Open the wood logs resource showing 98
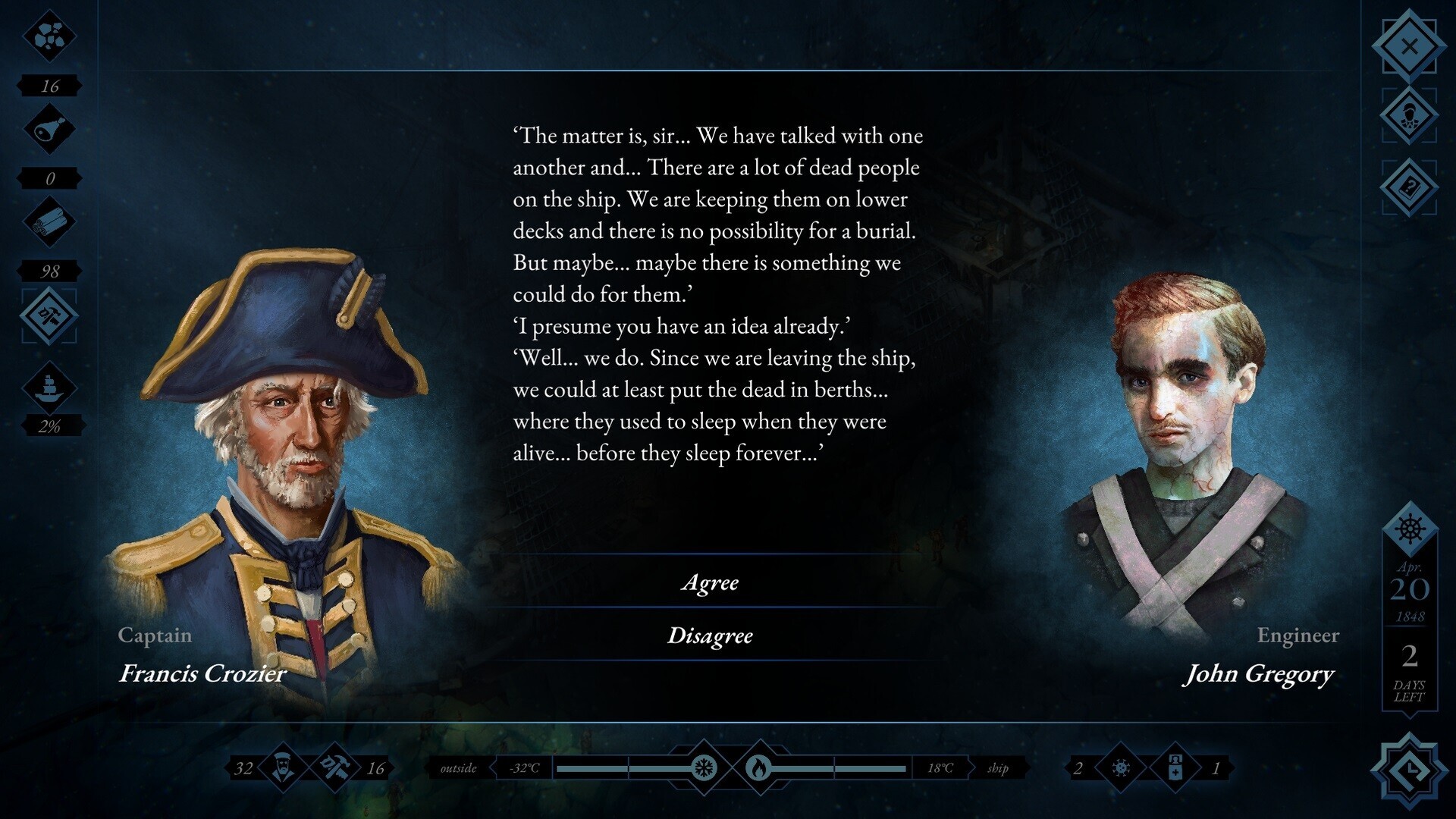The image size is (1456, 819). (x=49, y=221)
